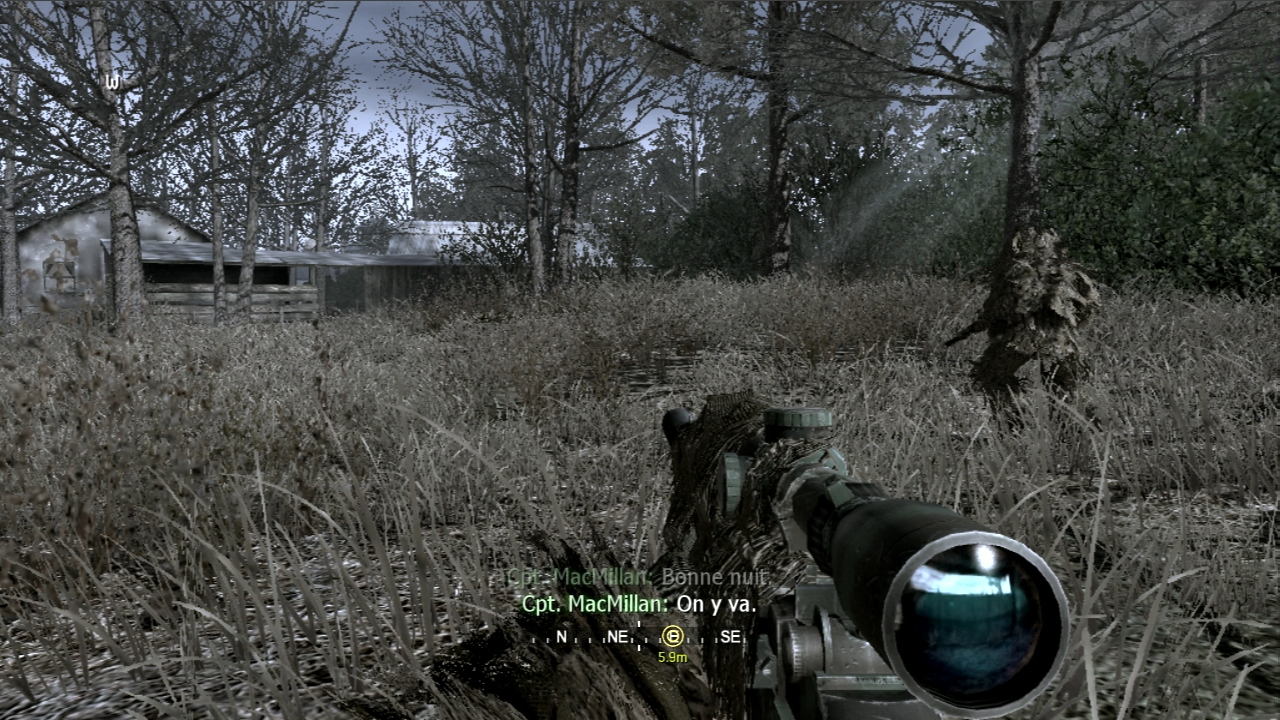Image resolution: width=1280 pixels, height=720 pixels.
Task: Click the yellow objective marker on the compass
Action: pyautogui.click(x=673, y=636)
